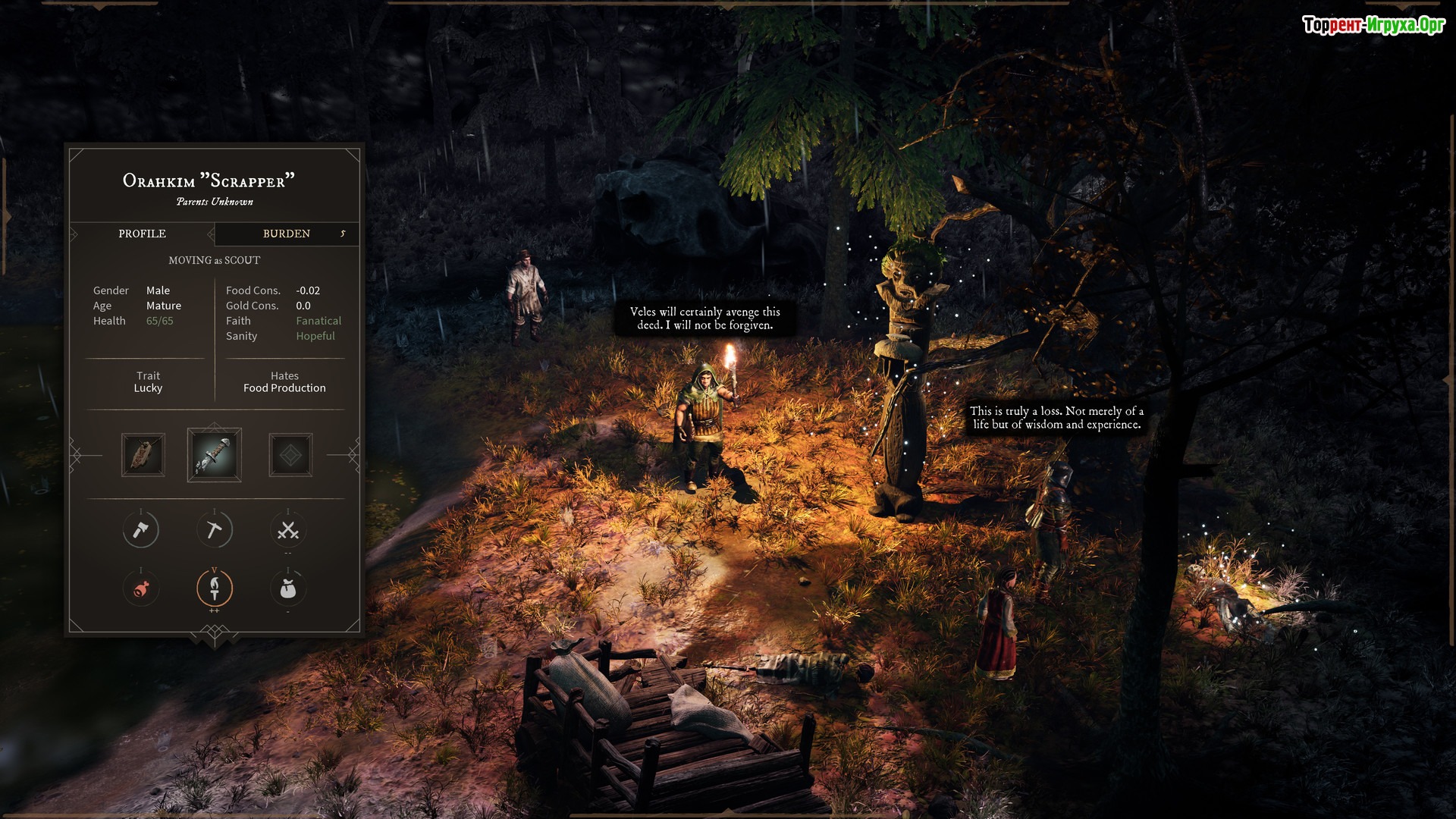This screenshot has width=1456, height=819.
Task: Select the wooden amulet equipment slot
Action: pyautogui.click(x=143, y=455)
